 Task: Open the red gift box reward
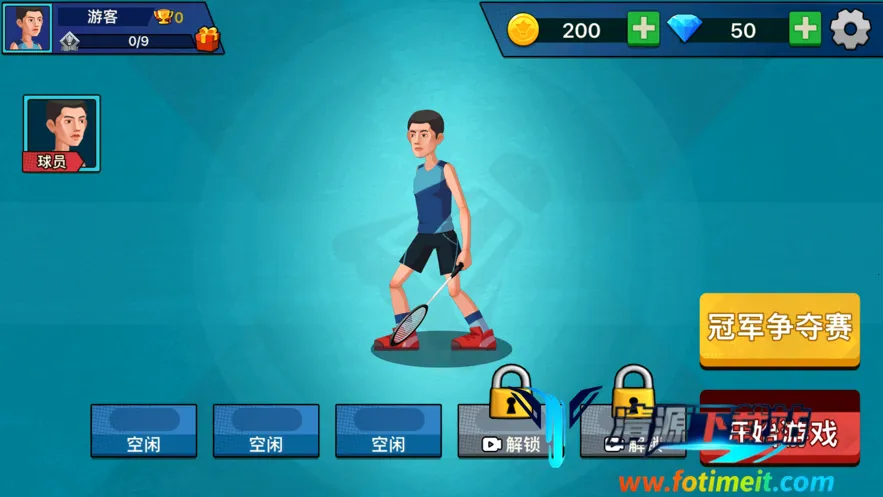pyautogui.click(x=207, y=40)
